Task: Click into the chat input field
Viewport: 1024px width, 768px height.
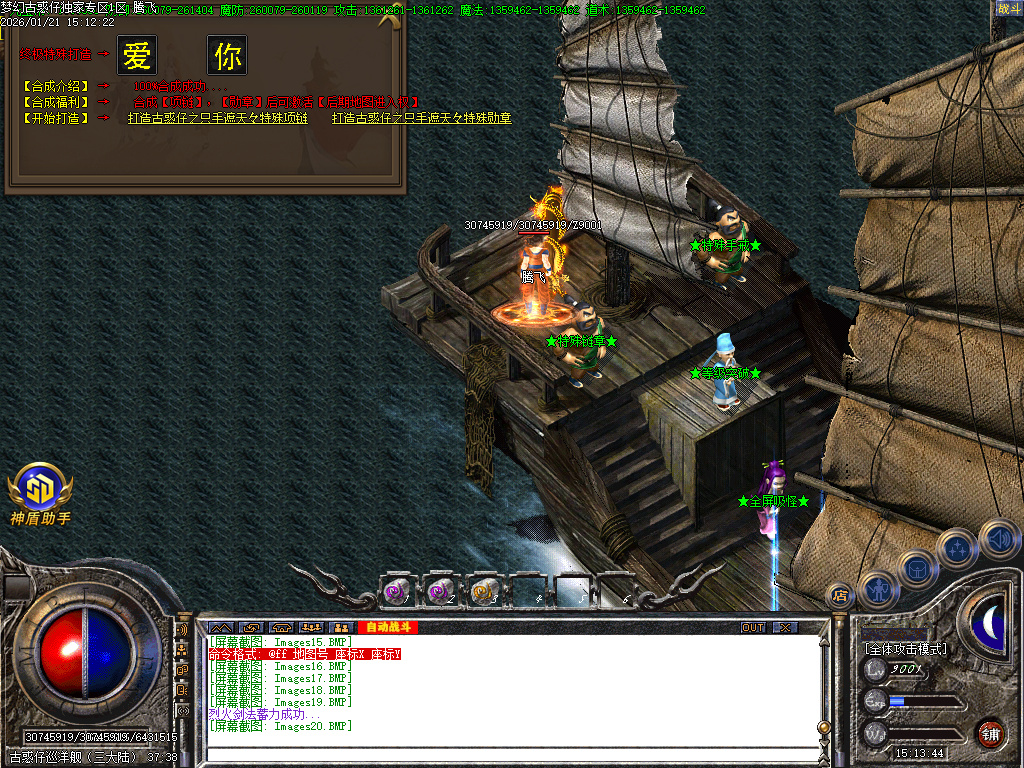Action: [x=510, y=755]
